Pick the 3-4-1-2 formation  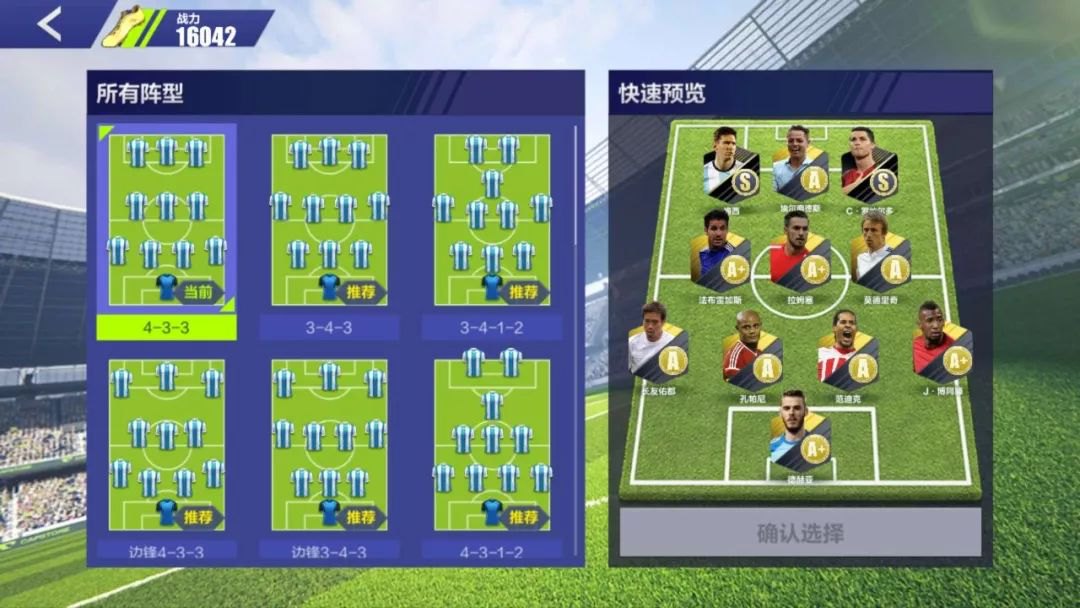(x=491, y=217)
